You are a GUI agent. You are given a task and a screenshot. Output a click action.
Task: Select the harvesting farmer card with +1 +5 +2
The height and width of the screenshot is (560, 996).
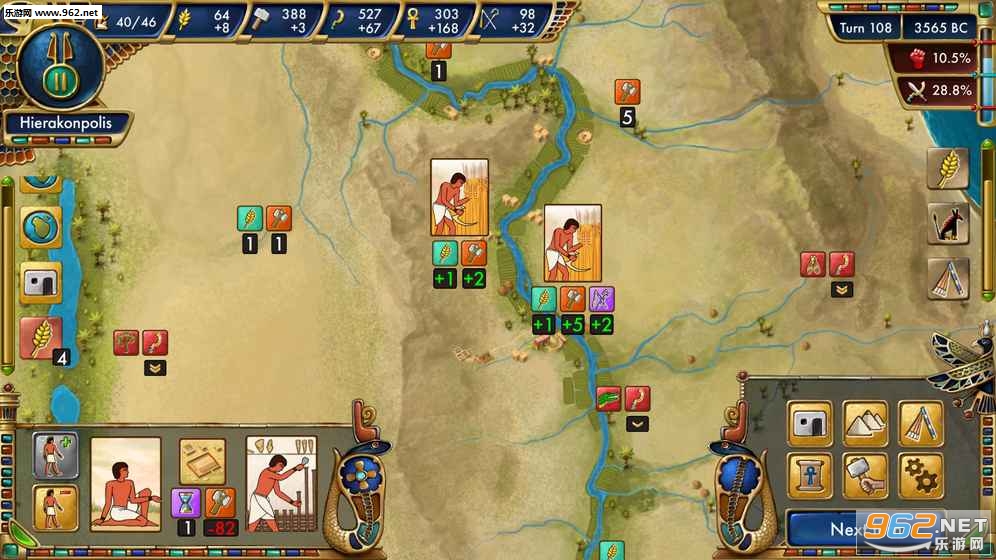click(x=572, y=243)
